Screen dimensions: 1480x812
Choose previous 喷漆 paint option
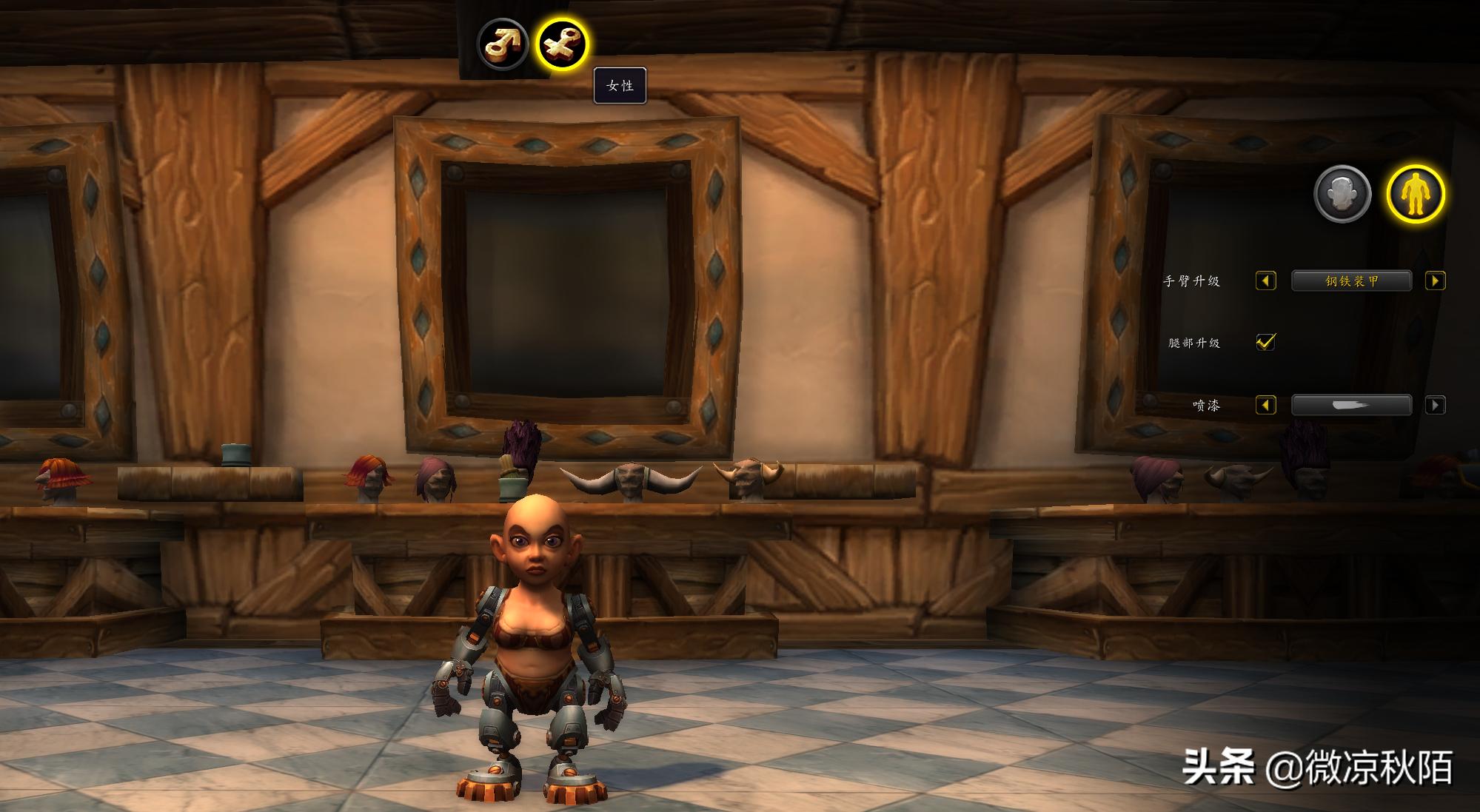point(1266,406)
